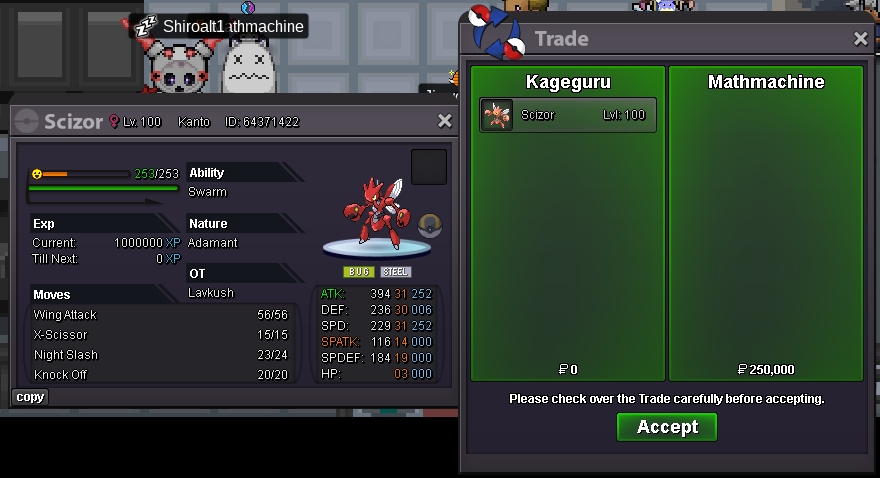Accept the trade offer
Screen dimensions: 880x478
point(666,427)
